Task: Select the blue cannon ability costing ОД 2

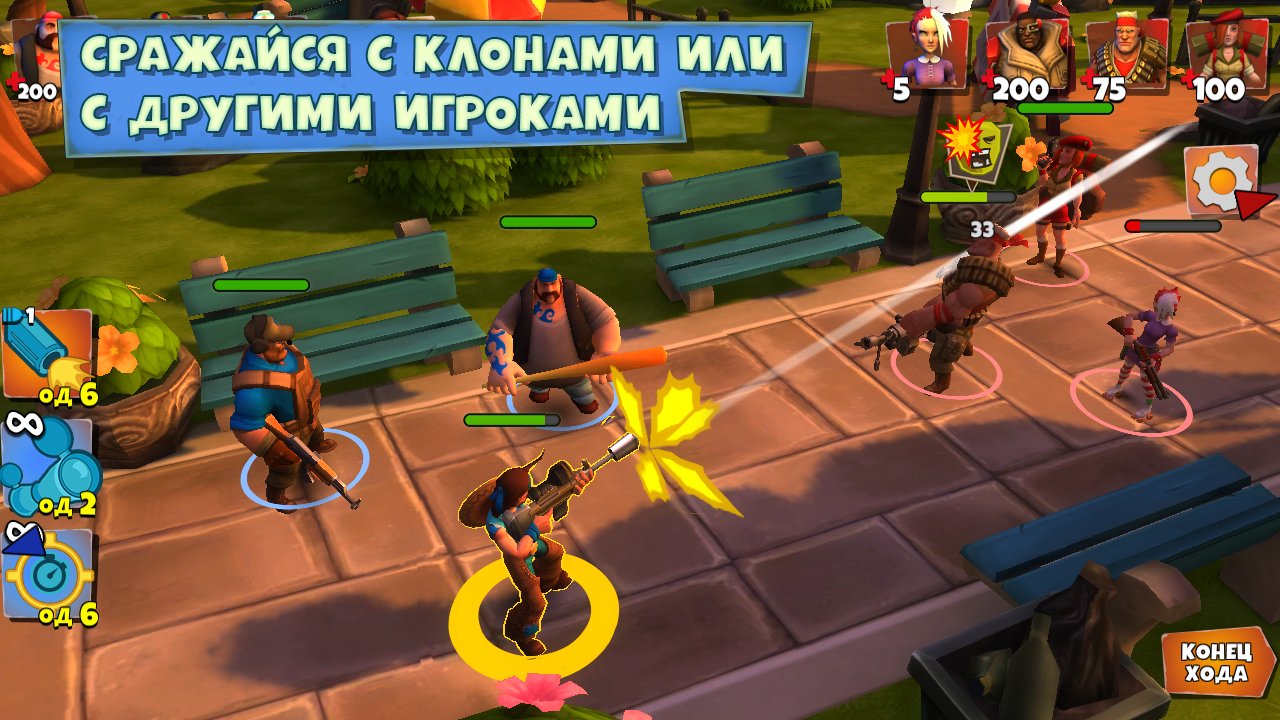Action: (x=48, y=465)
